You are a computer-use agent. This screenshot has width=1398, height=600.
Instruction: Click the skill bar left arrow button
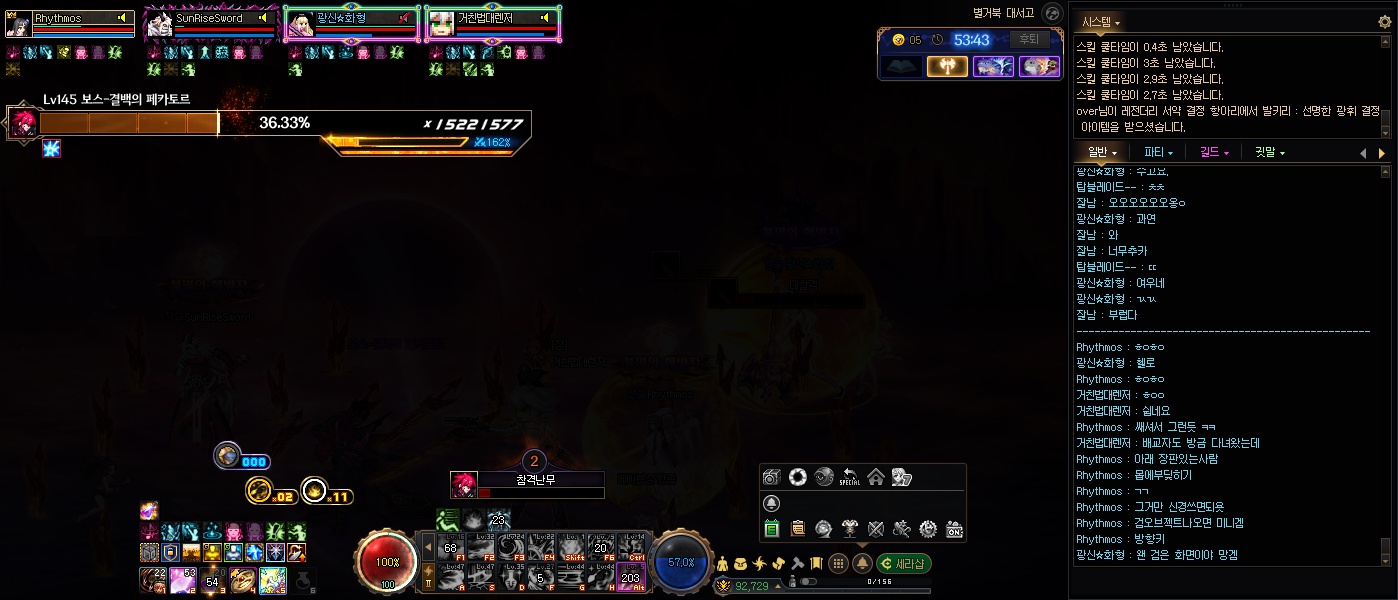[x=429, y=546]
